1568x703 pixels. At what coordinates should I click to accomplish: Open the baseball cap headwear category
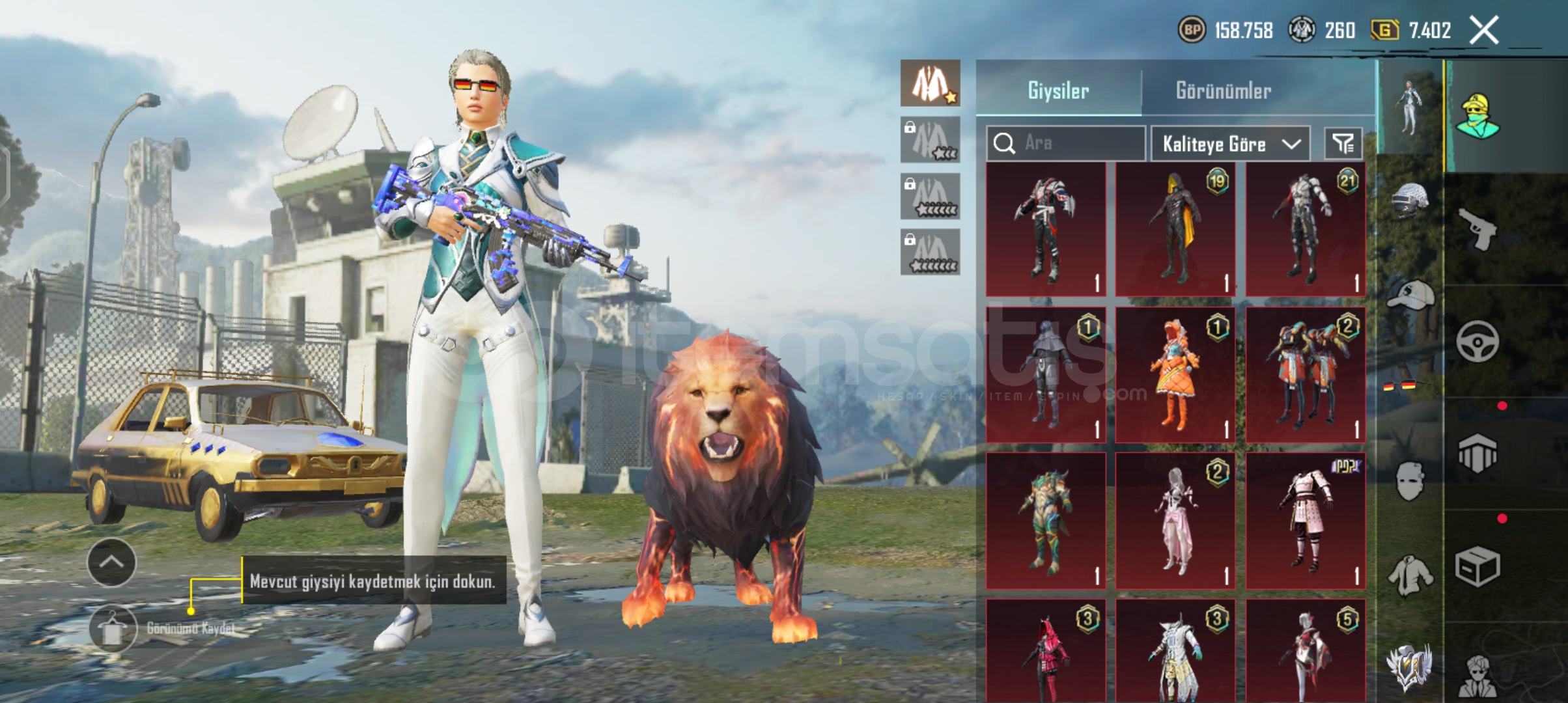[x=1410, y=296]
